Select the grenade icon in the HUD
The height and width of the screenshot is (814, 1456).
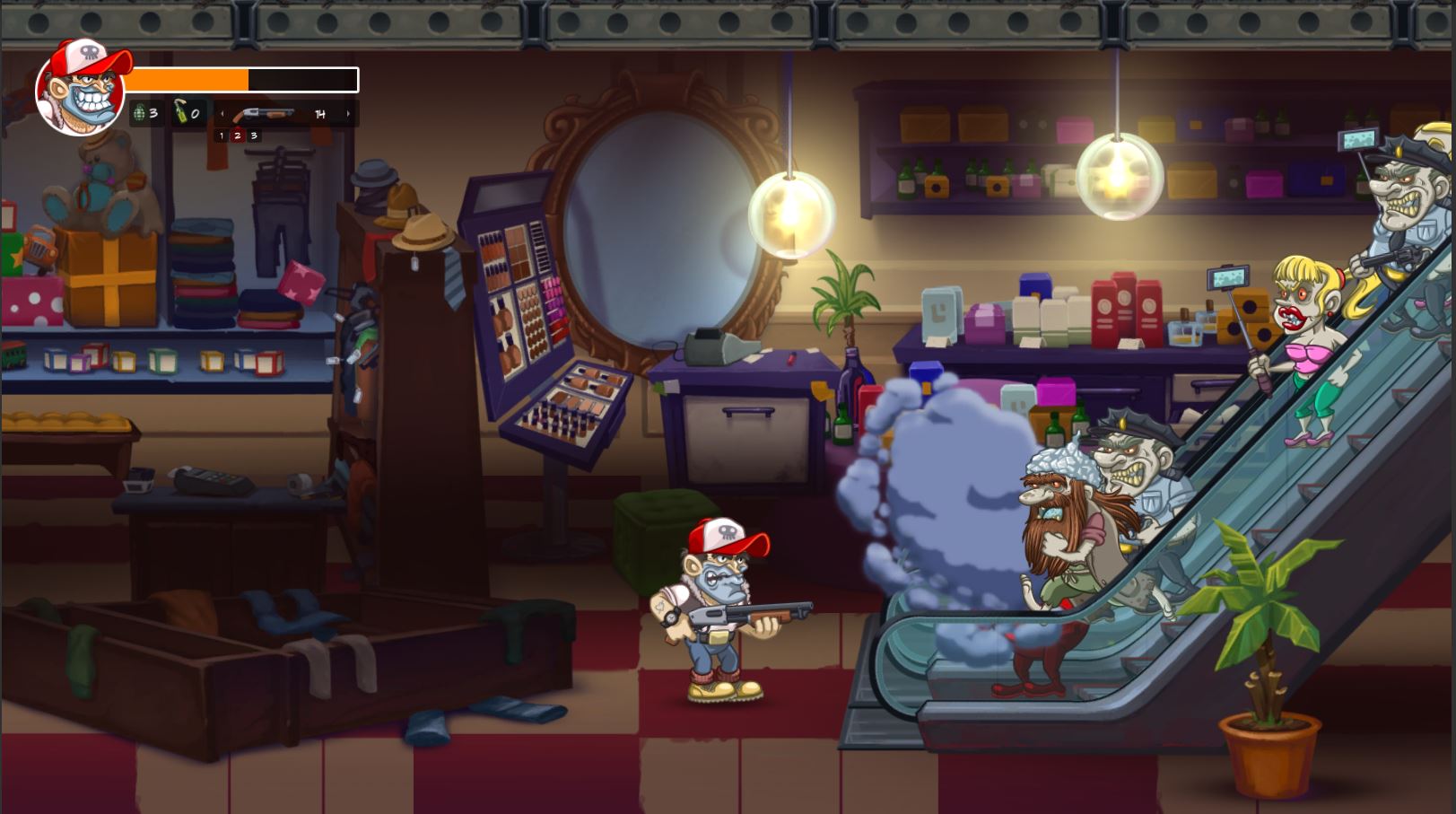(x=139, y=113)
